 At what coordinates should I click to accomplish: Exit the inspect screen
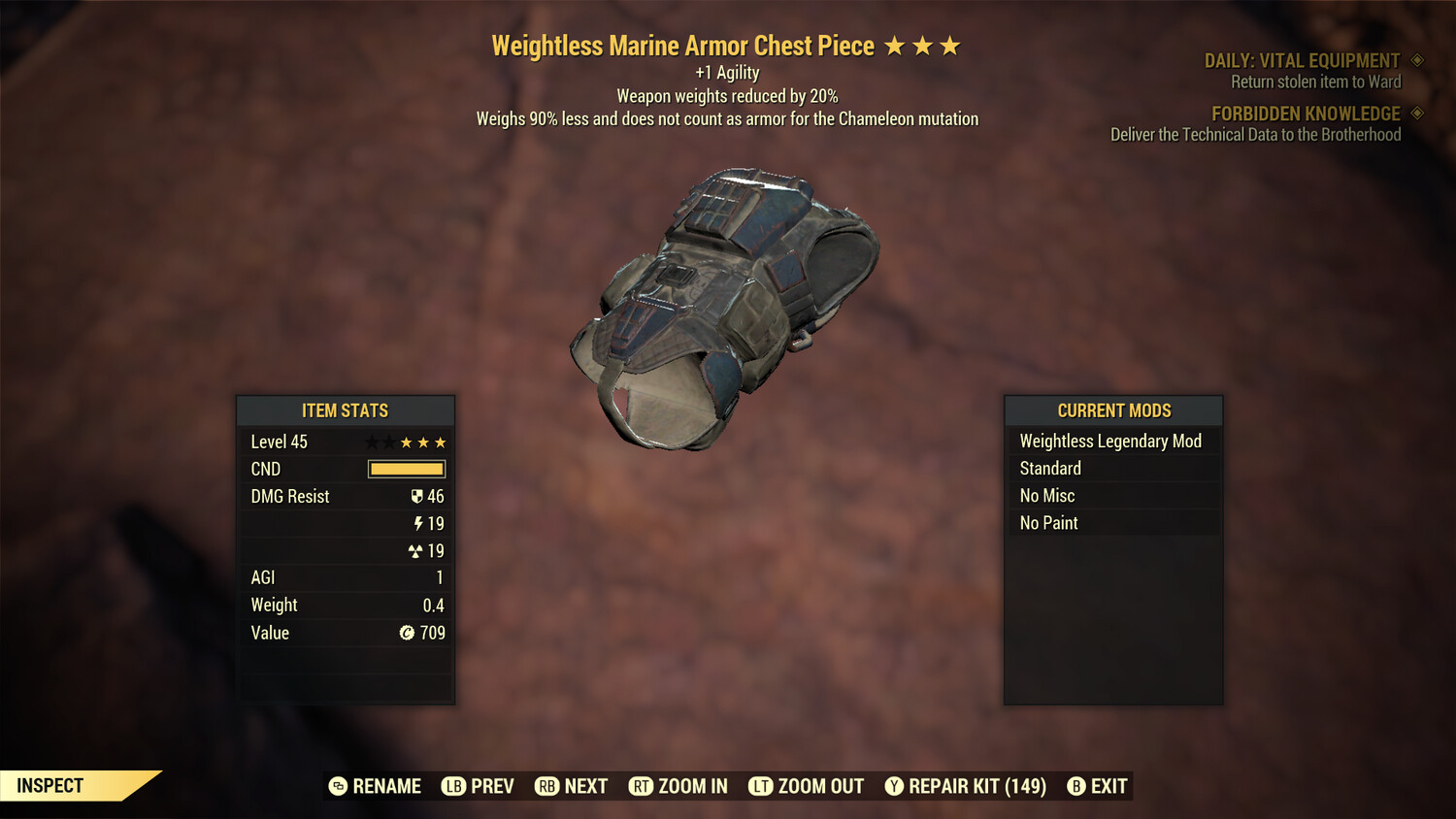point(1098,786)
